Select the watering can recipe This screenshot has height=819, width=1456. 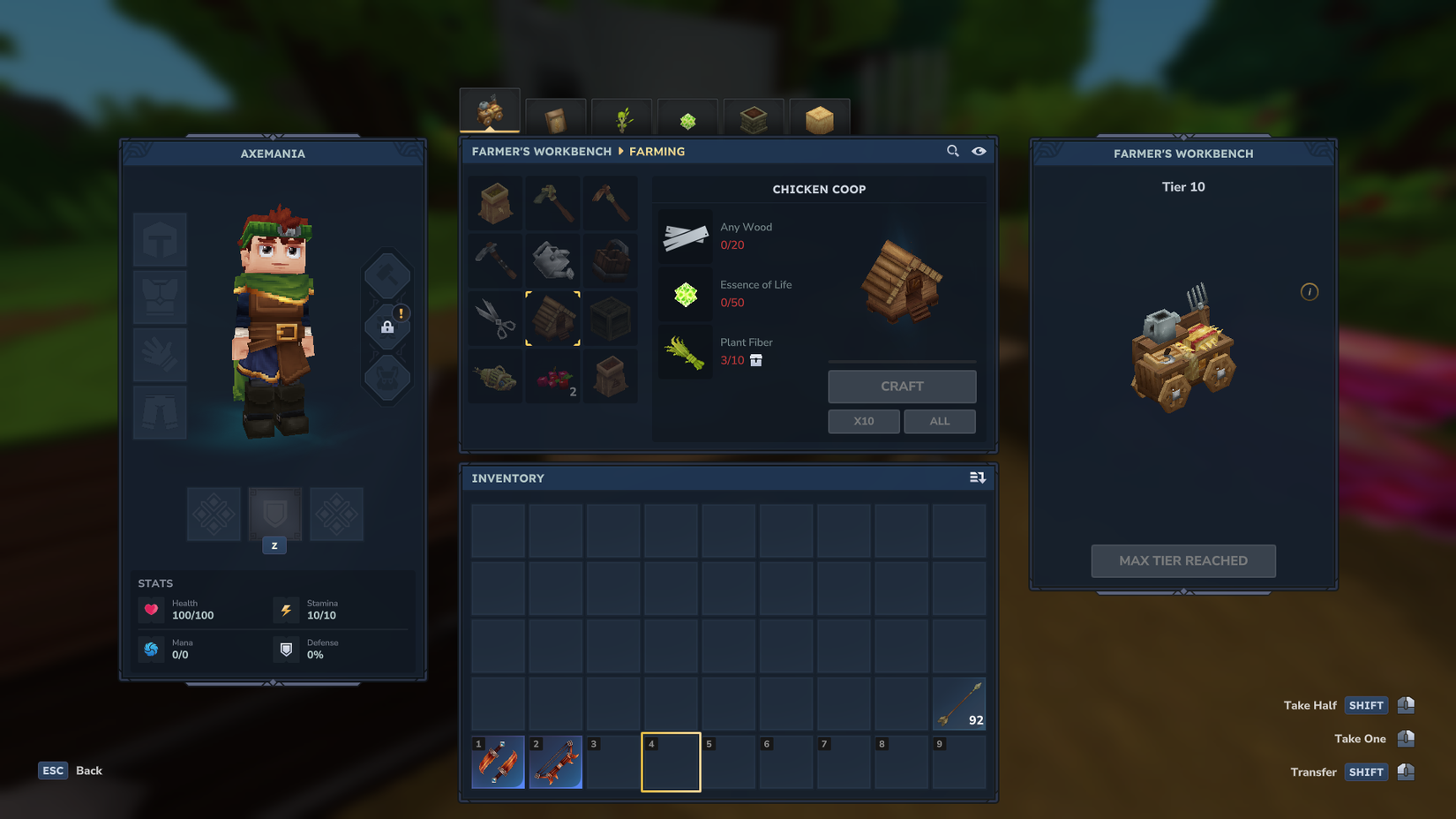tap(553, 259)
